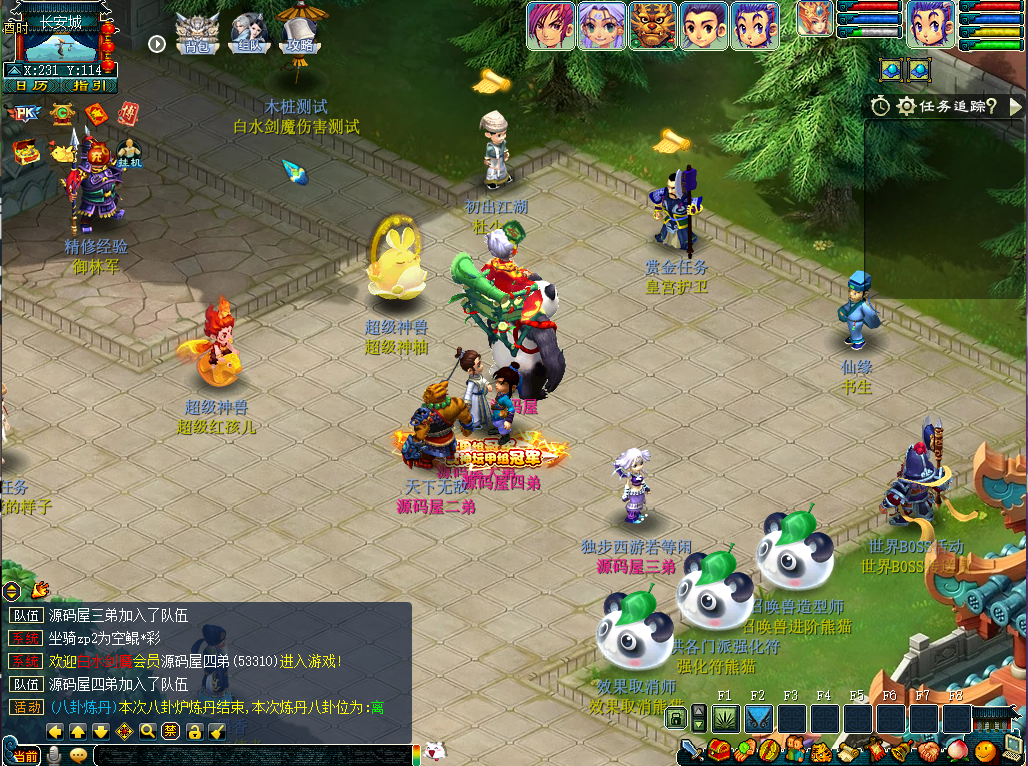Open the magnifier search in chat toolbar
This screenshot has height=766, width=1028.
coord(148,731)
